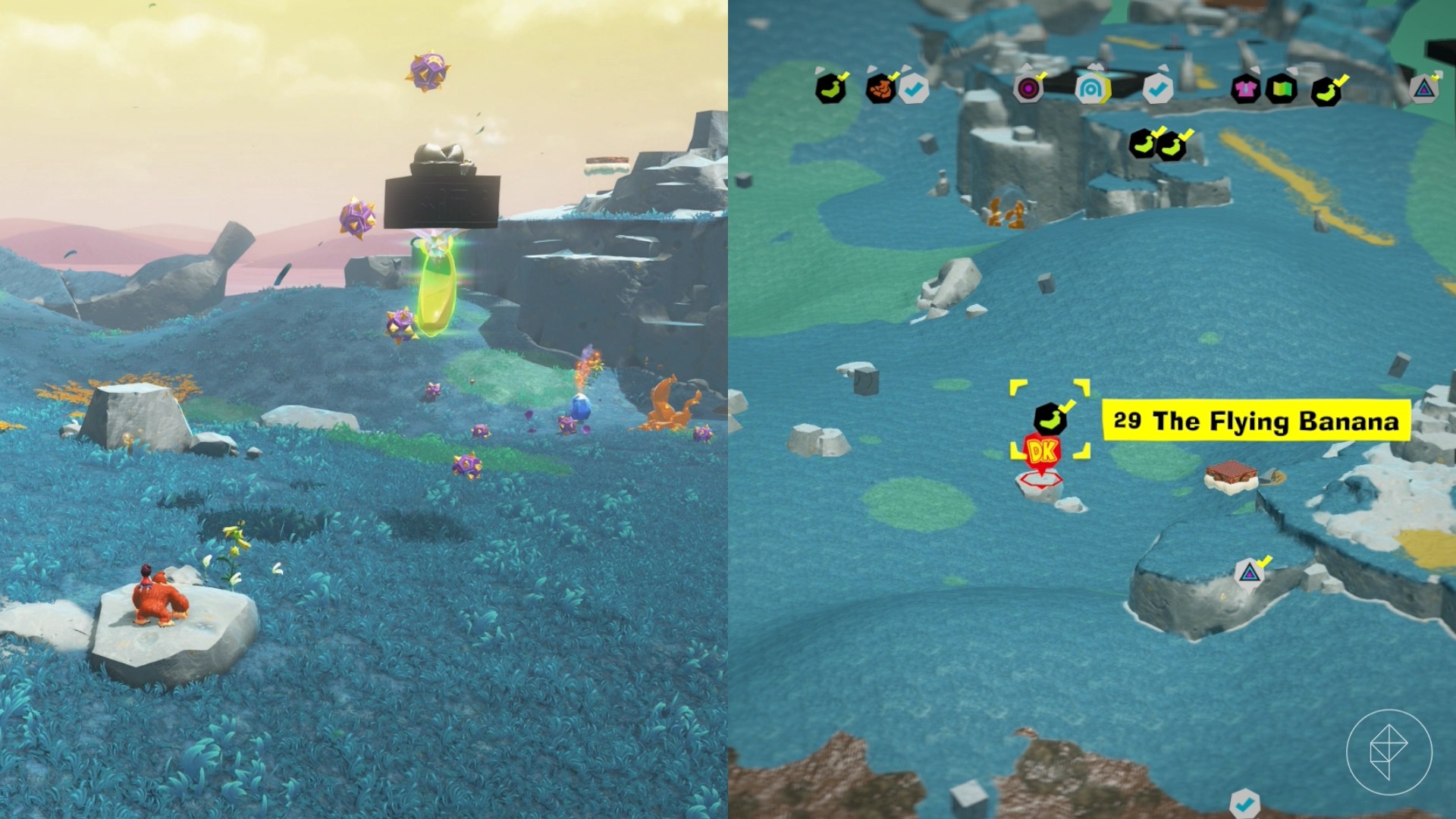The height and width of the screenshot is (819, 1456).
Task: Open the purple vinyl record collectible icon
Action: pyautogui.click(x=1028, y=89)
